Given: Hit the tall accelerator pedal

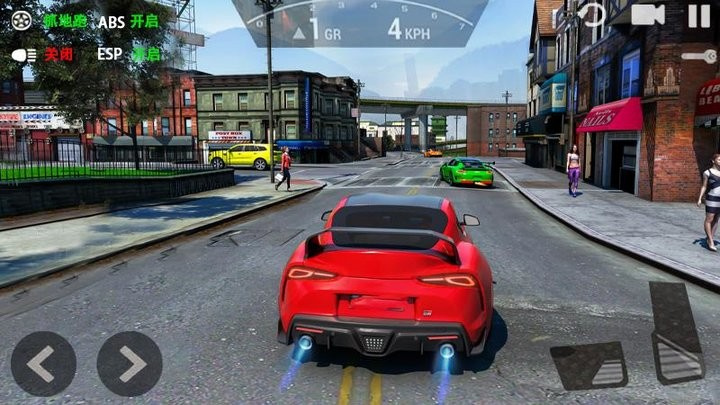Looking at the screenshot, I should [x=676, y=332].
